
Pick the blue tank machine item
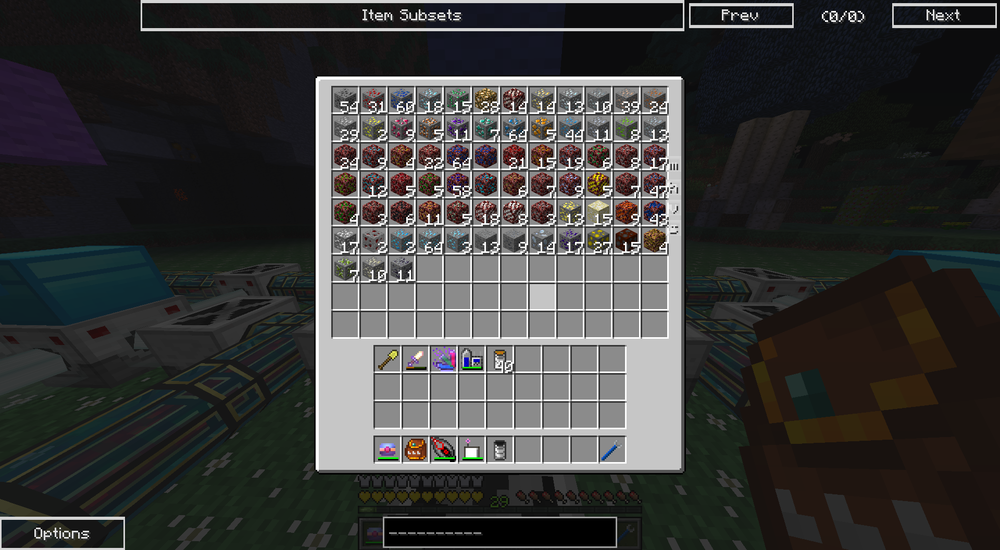[x=472, y=359]
